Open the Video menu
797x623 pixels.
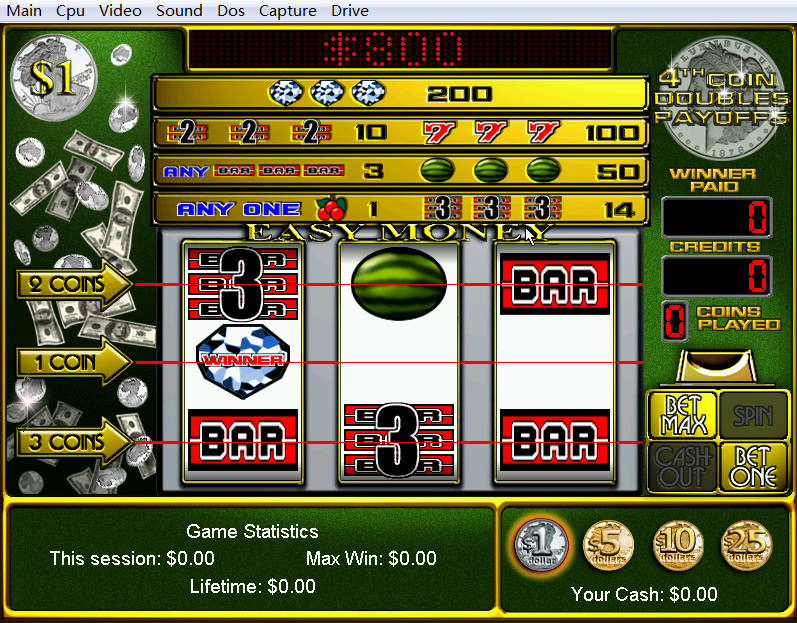pyautogui.click(x=120, y=11)
